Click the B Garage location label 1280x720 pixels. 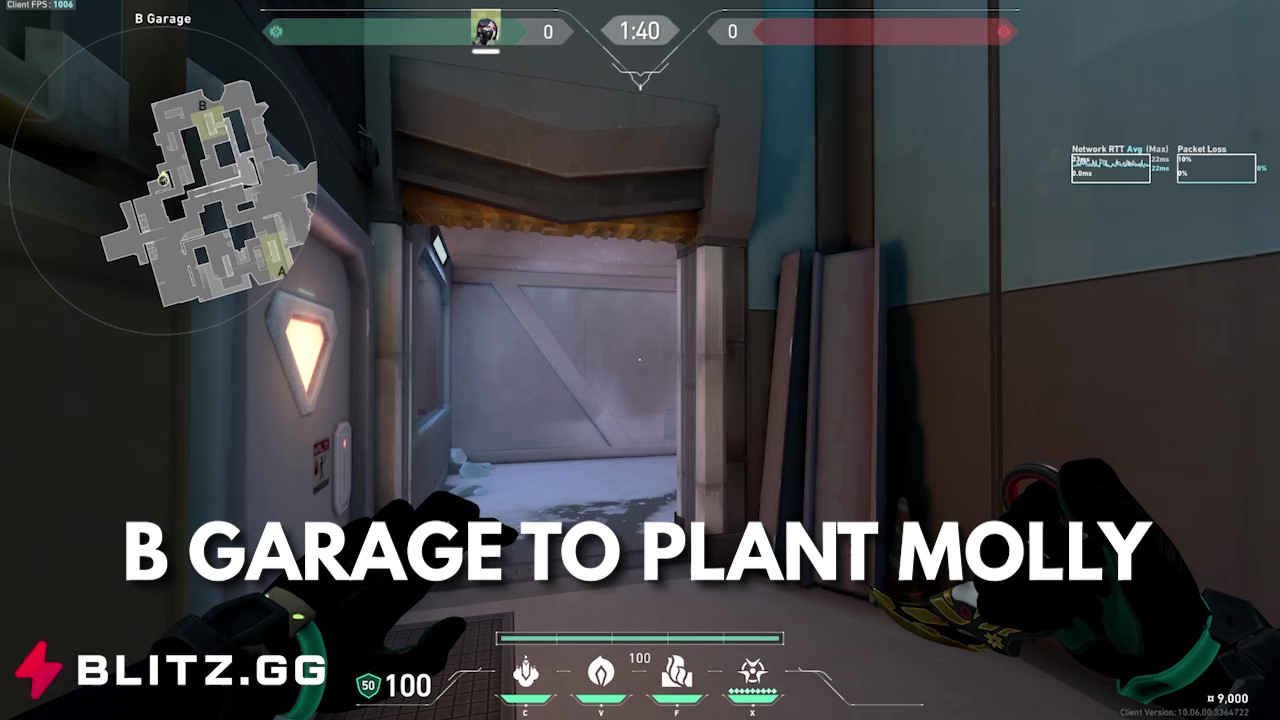pyautogui.click(x=162, y=18)
